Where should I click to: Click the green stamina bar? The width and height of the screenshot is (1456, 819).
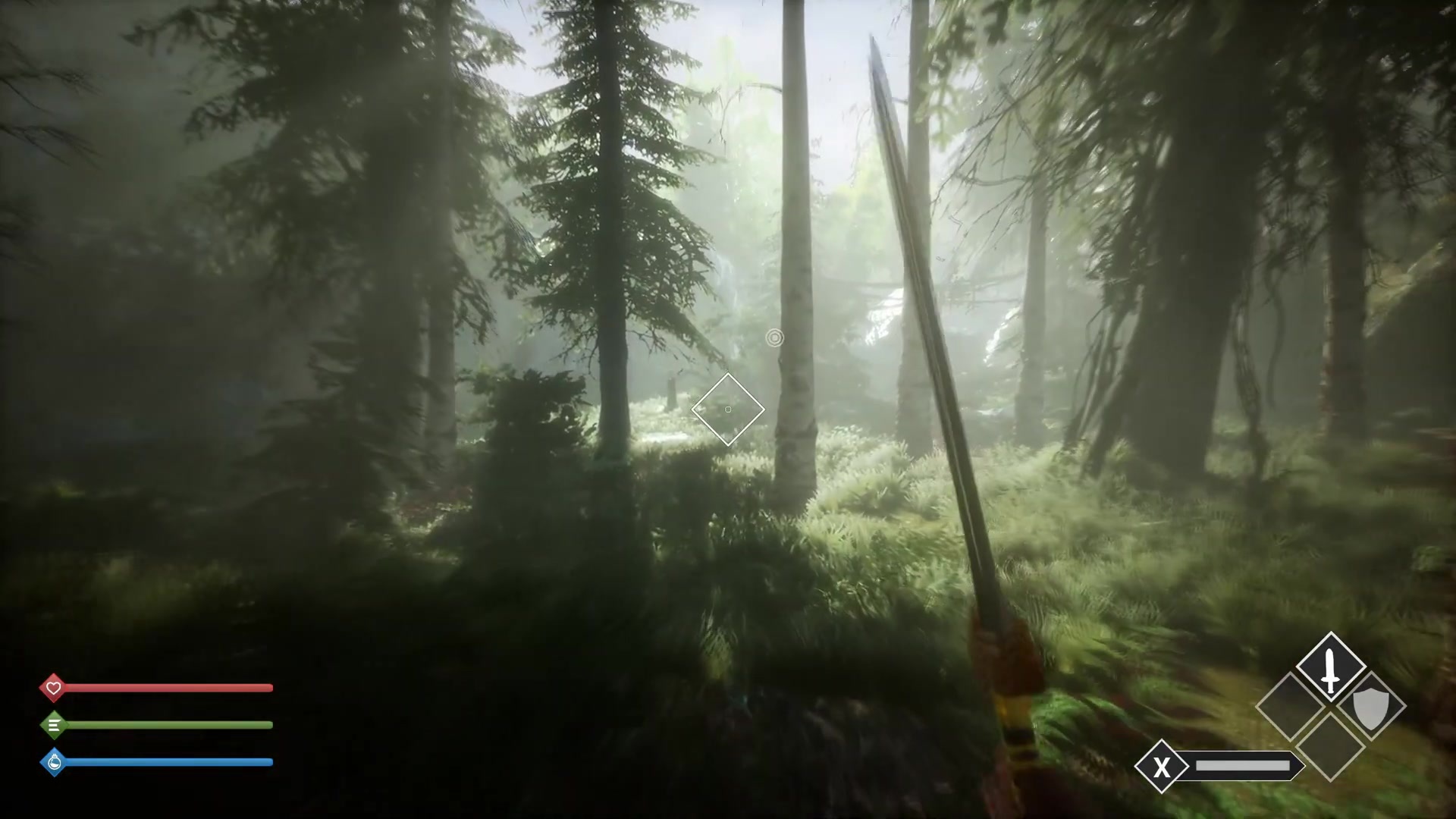point(167,725)
